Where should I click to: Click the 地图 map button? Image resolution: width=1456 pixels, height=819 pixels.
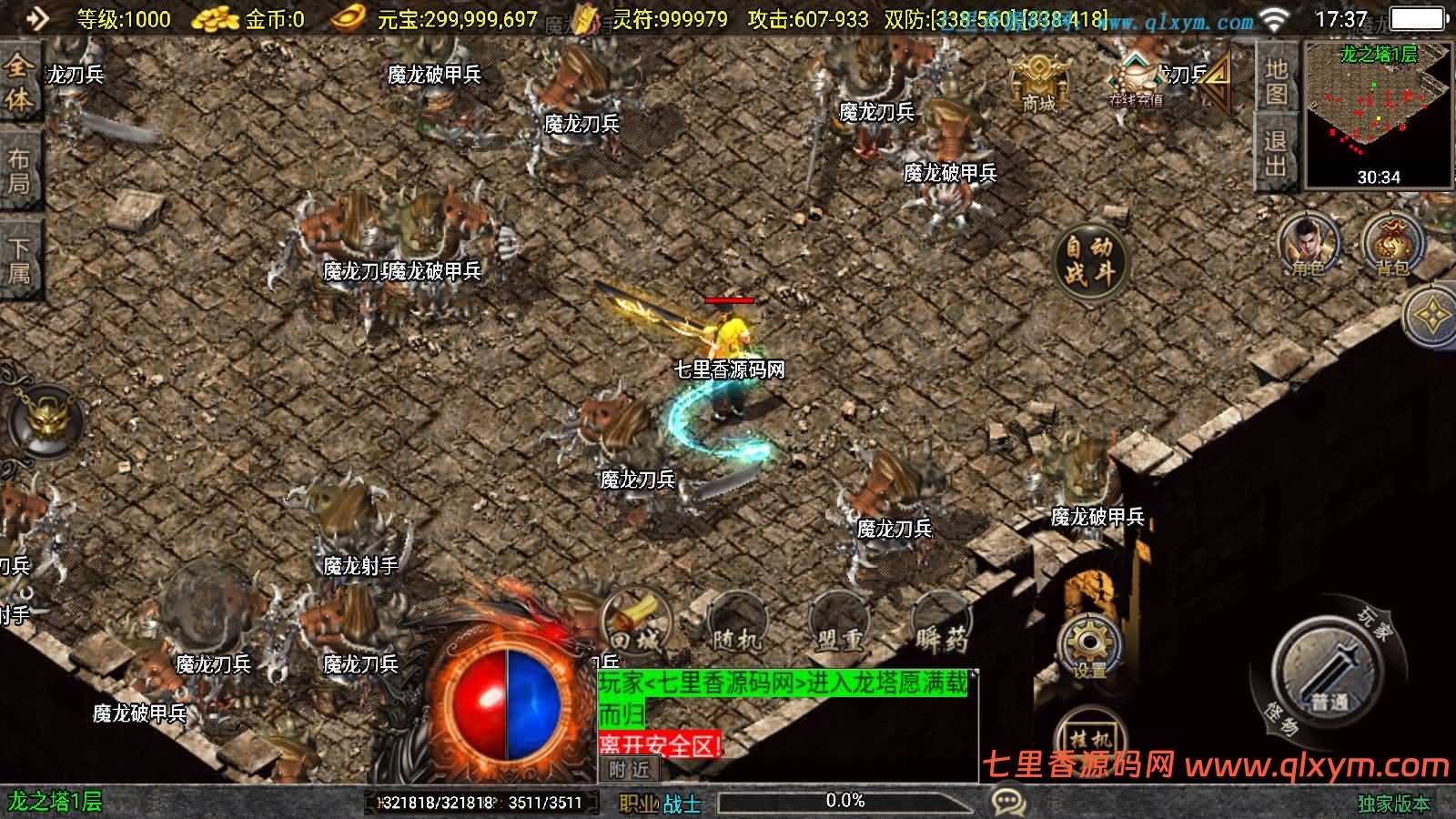(x=1276, y=80)
